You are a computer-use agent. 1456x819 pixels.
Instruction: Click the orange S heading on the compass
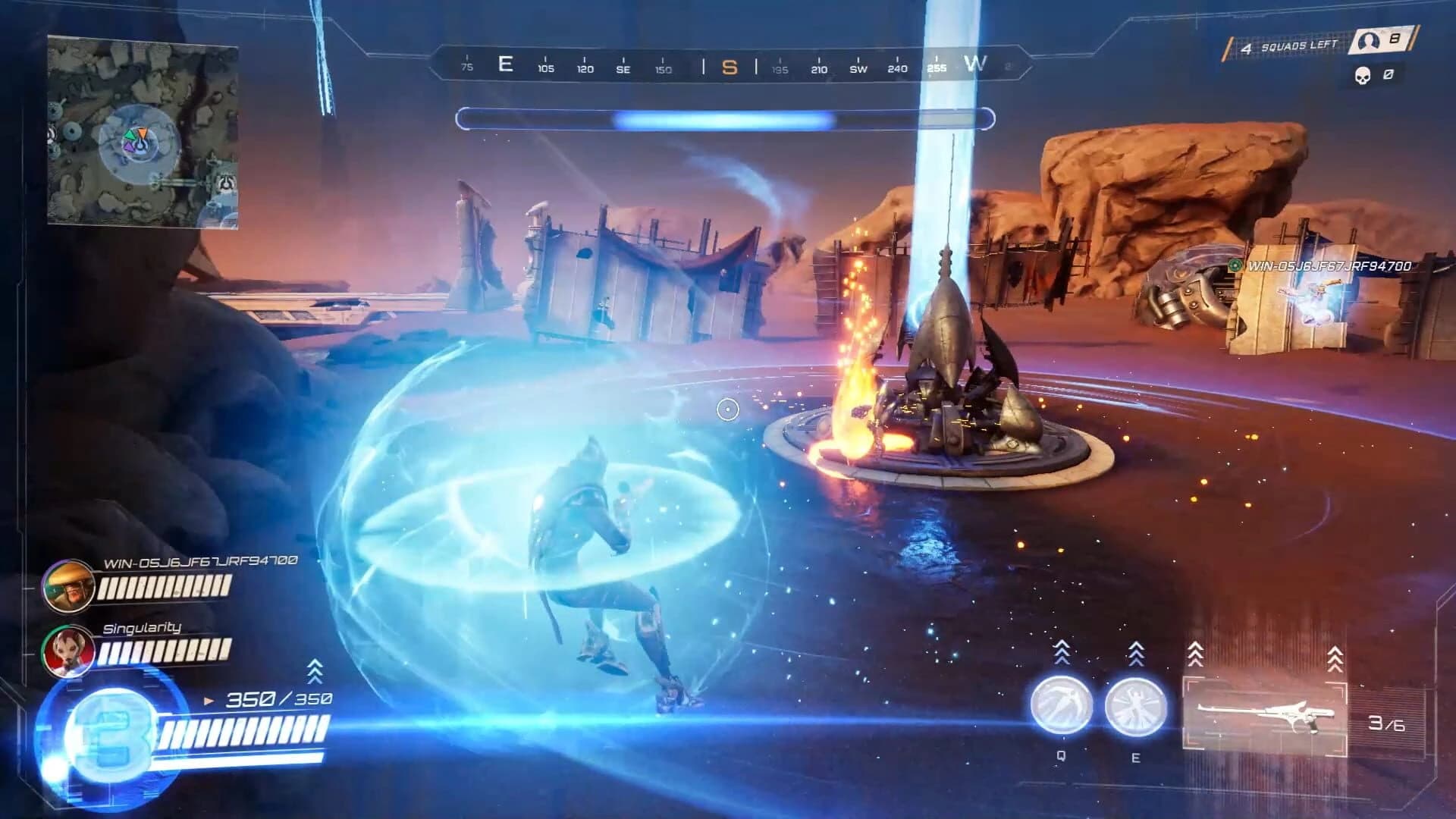click(730, 67)
